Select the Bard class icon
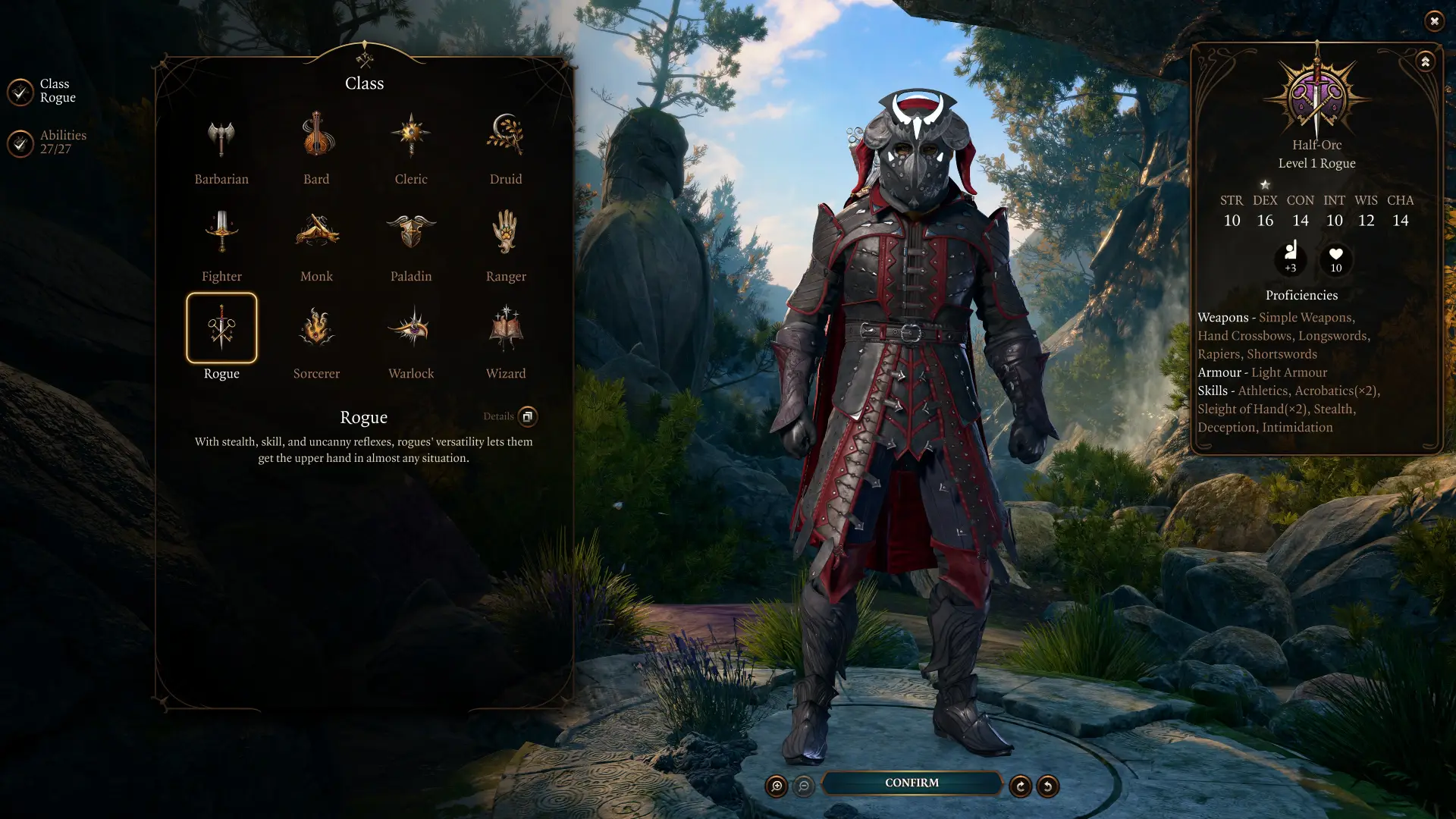The height and width of the screenshot is (819, 1456). coord(315,134)
